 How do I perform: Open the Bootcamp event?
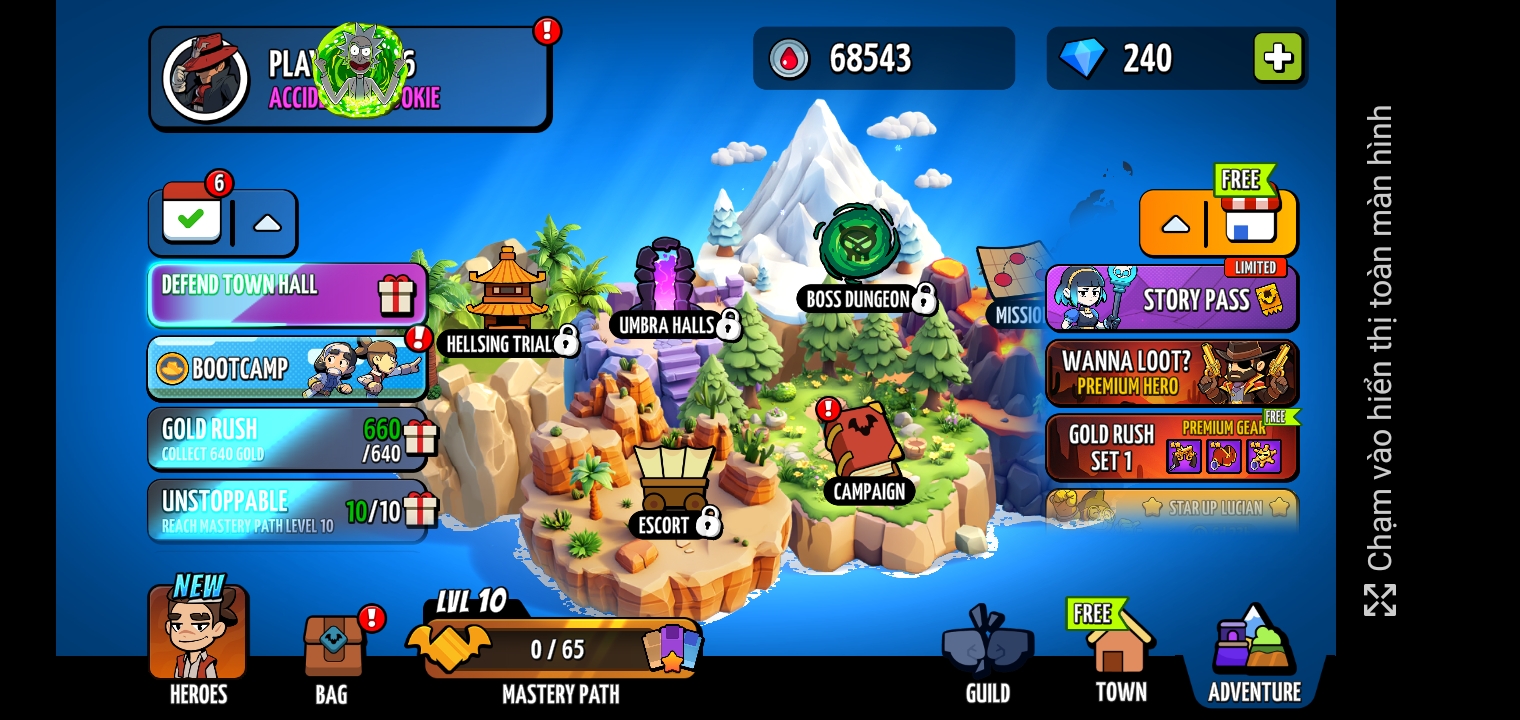(x=287, y=369)
